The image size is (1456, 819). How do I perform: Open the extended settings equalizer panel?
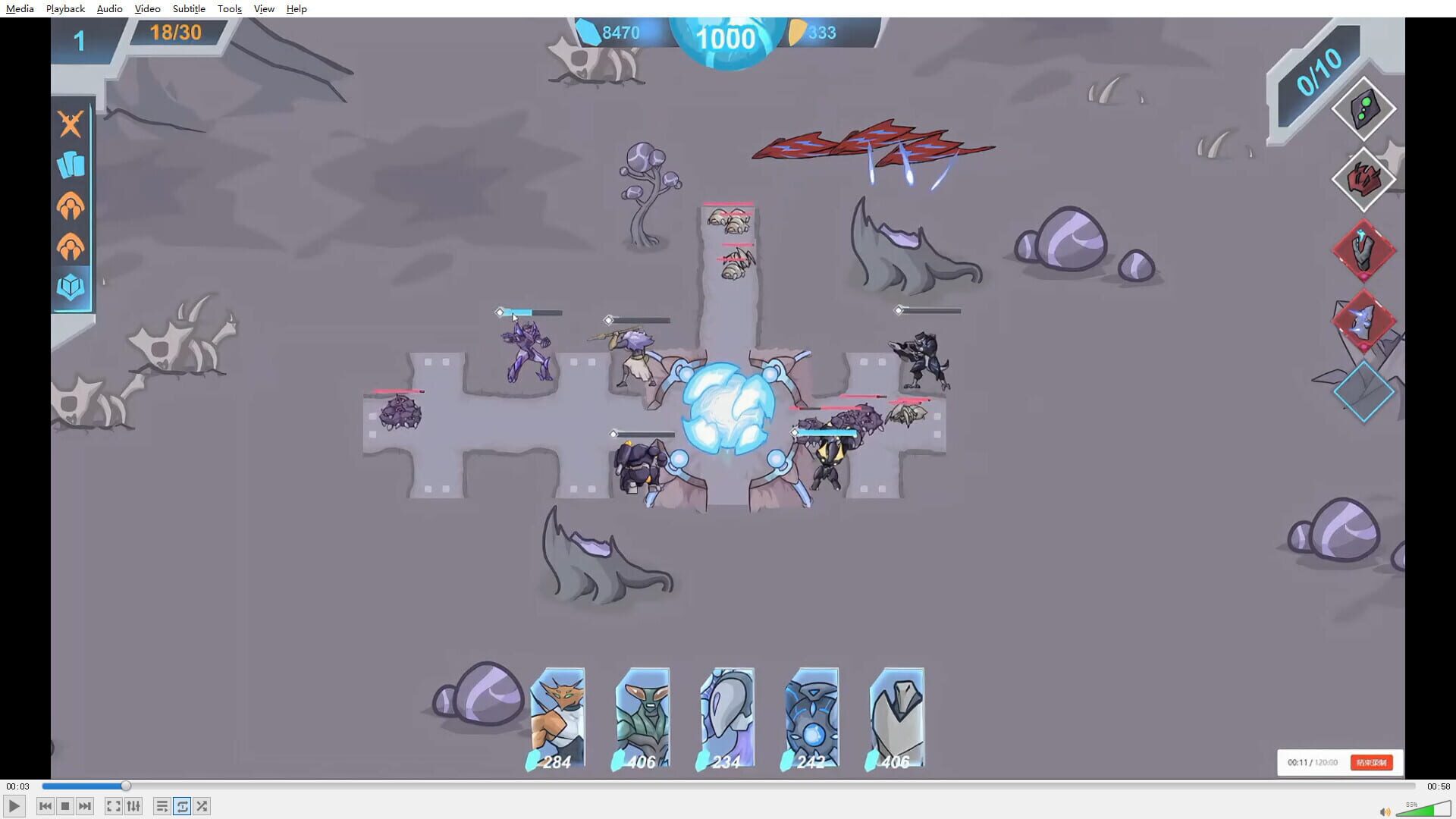(x=133, y=806)
